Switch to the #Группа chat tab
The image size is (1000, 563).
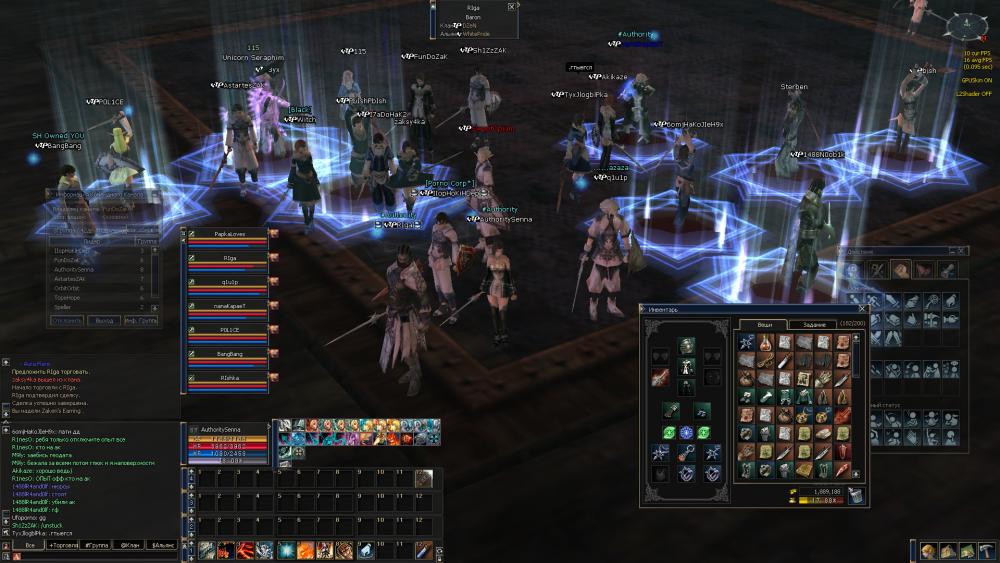point(98,545)
